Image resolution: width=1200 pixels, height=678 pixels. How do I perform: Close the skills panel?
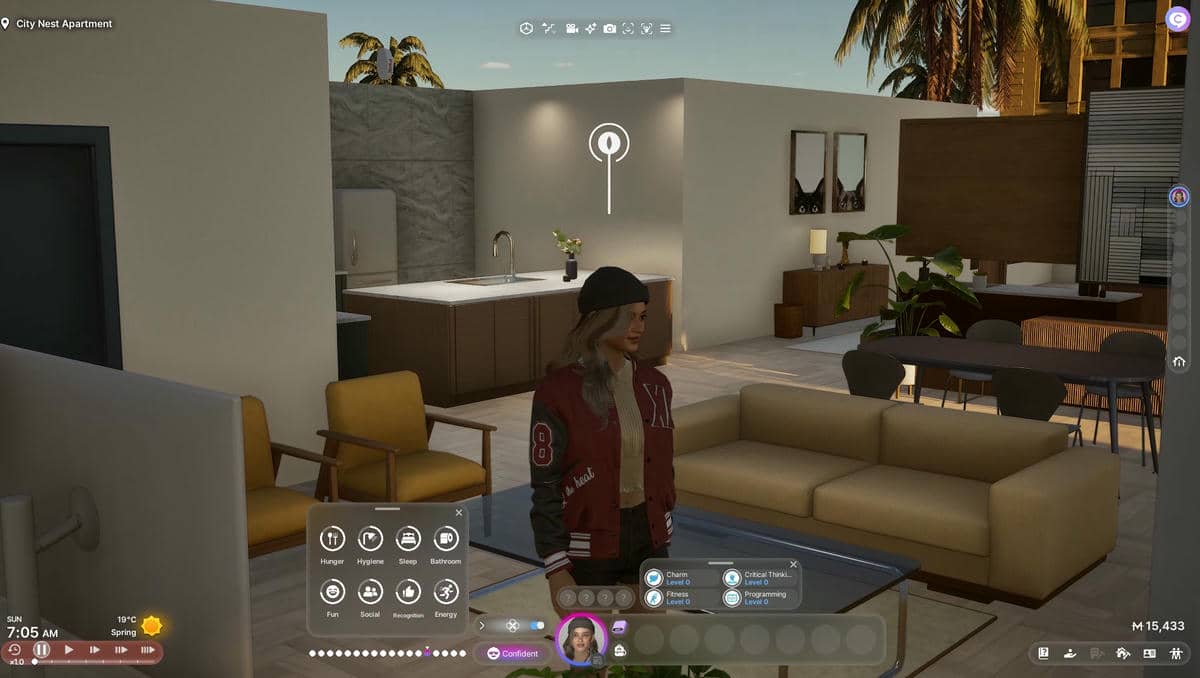point(794,565)
